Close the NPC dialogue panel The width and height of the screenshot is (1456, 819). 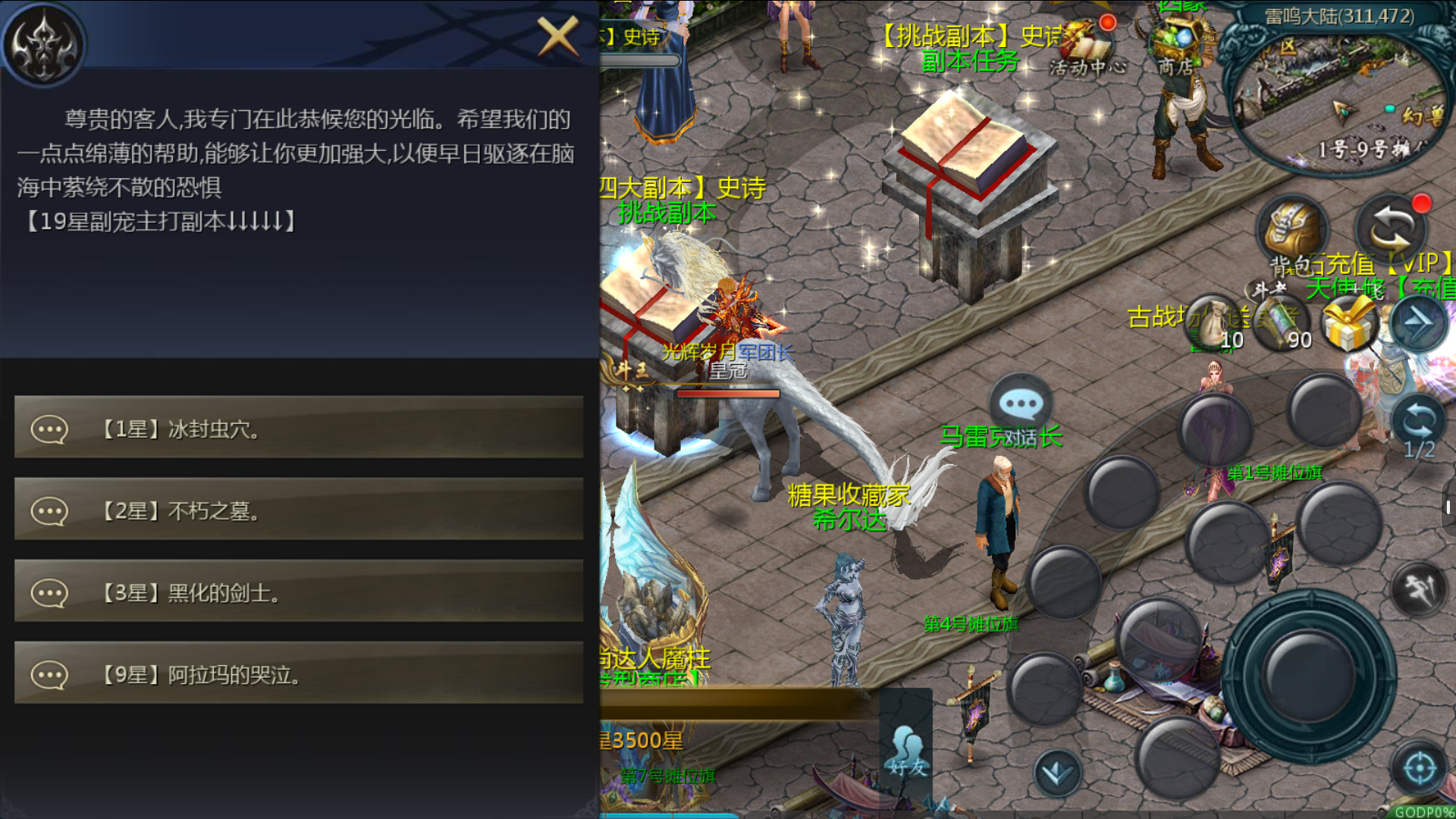pyautogui.click(x=557, y=36)
